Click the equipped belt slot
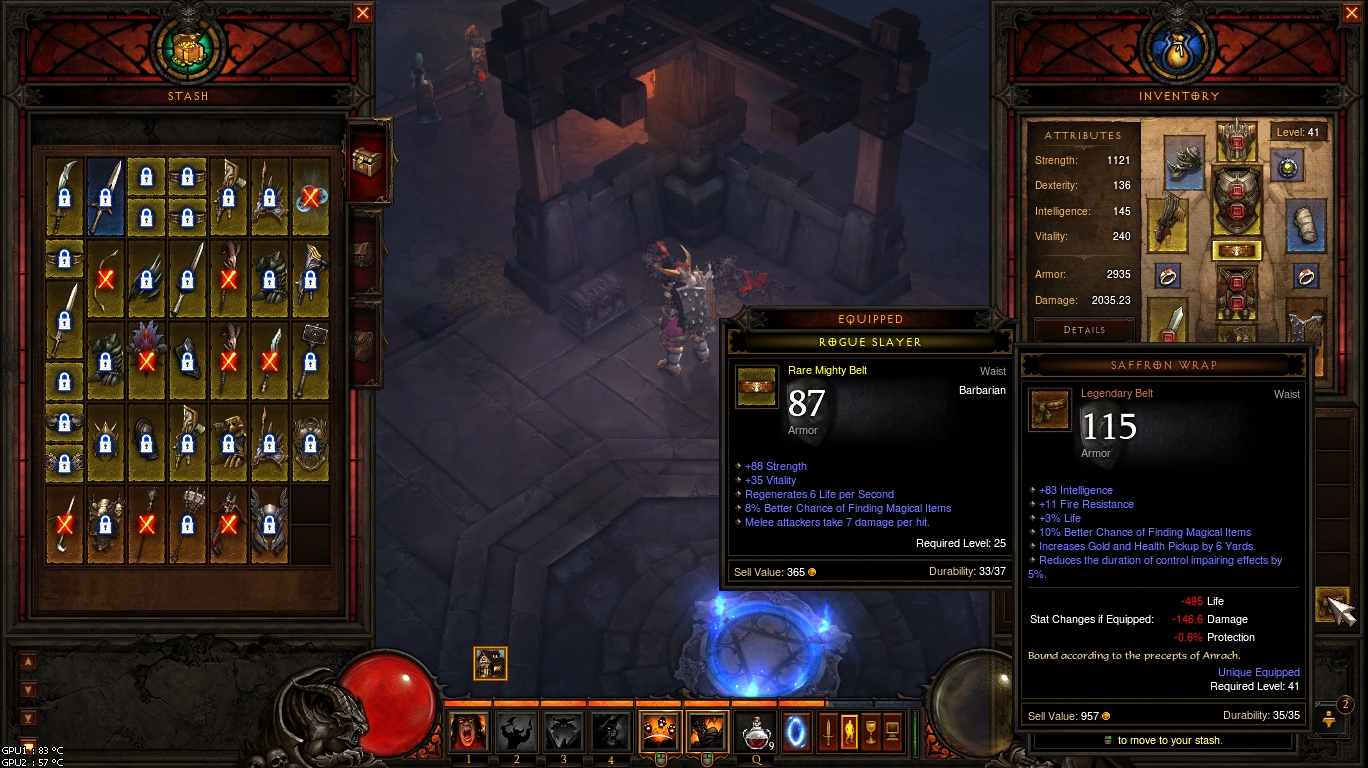Screen dimensions: 1368x768 click(1236, 250)
